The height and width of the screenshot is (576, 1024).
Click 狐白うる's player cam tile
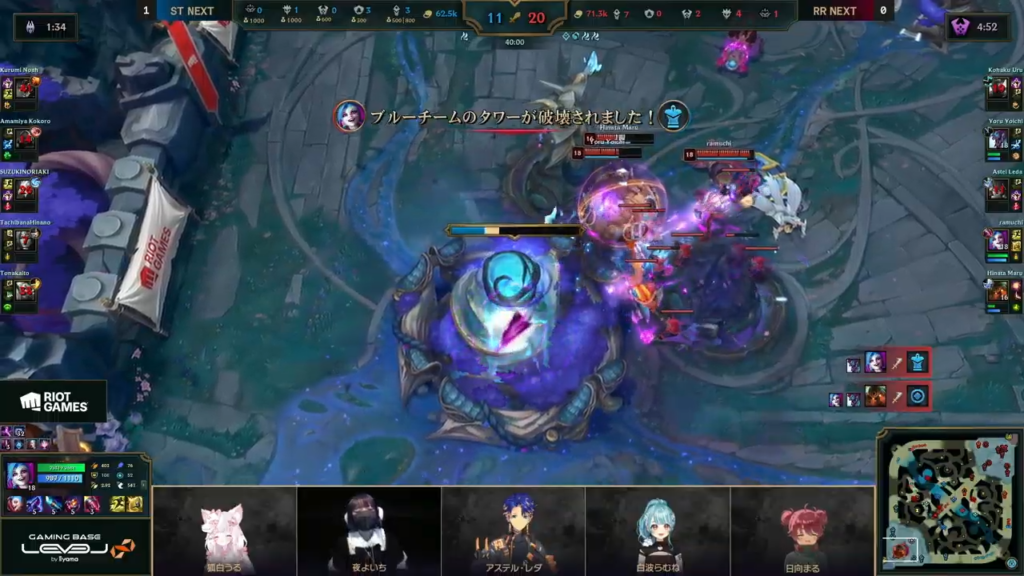(224, 530)
